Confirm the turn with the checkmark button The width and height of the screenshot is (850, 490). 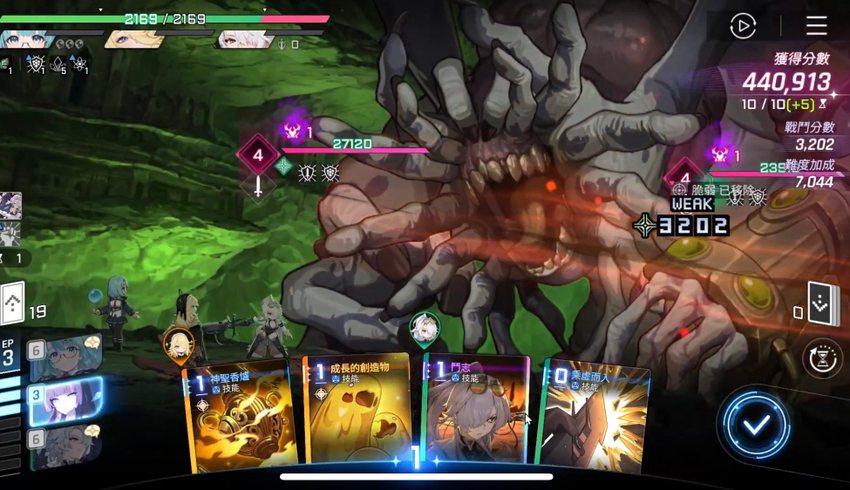click(x=756, y=425)
